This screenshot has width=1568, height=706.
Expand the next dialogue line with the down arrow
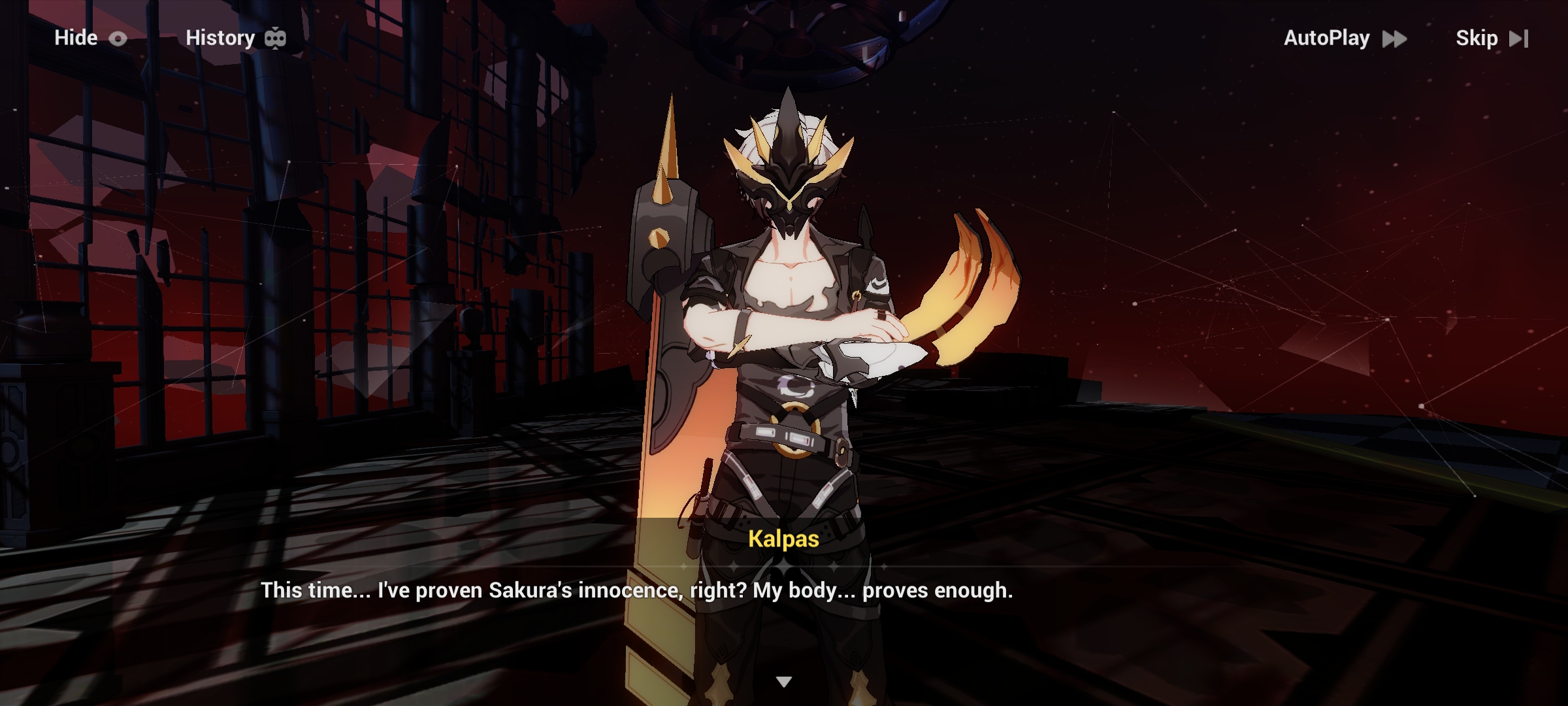click(x=783, y=681)
